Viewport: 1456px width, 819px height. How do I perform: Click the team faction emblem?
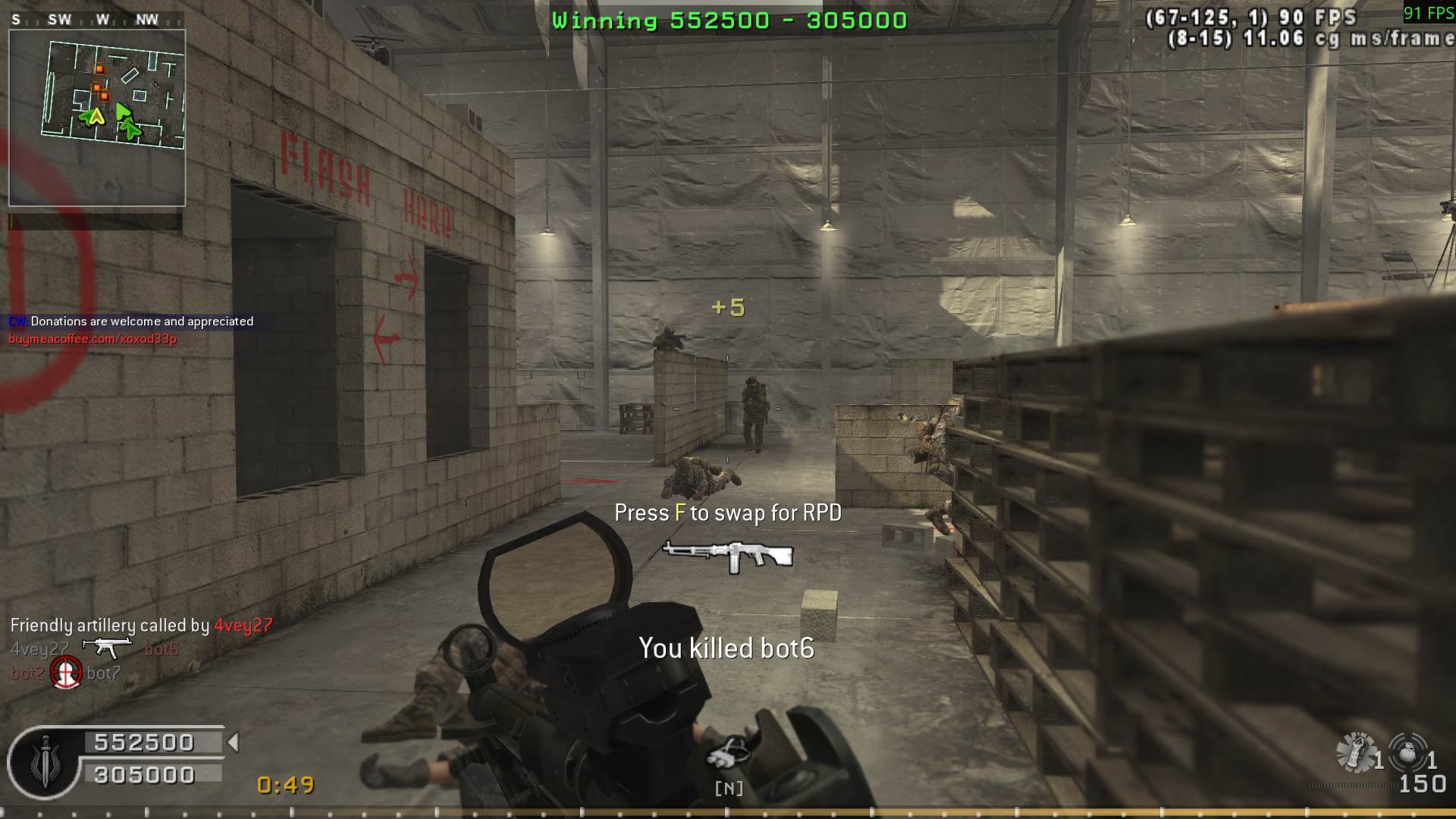tap(45, 762)
